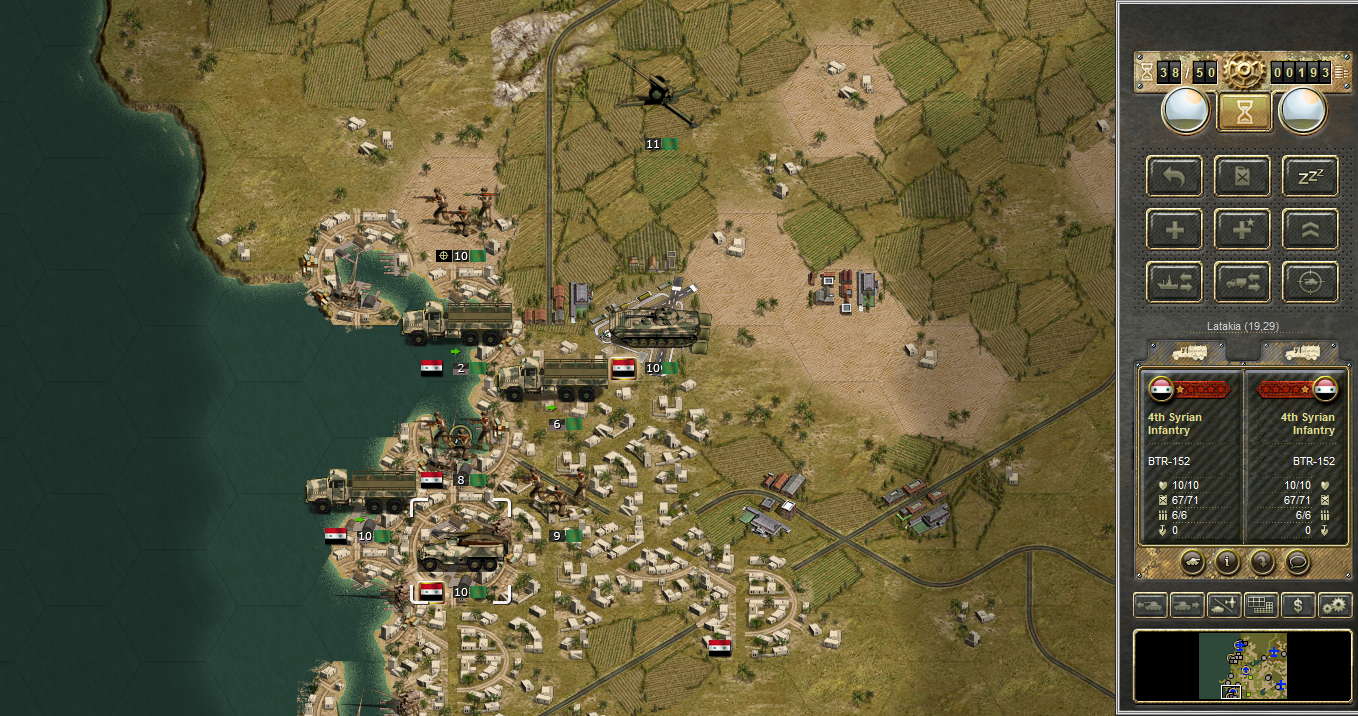Click the plain plus replacements button

coord(1175,229)
